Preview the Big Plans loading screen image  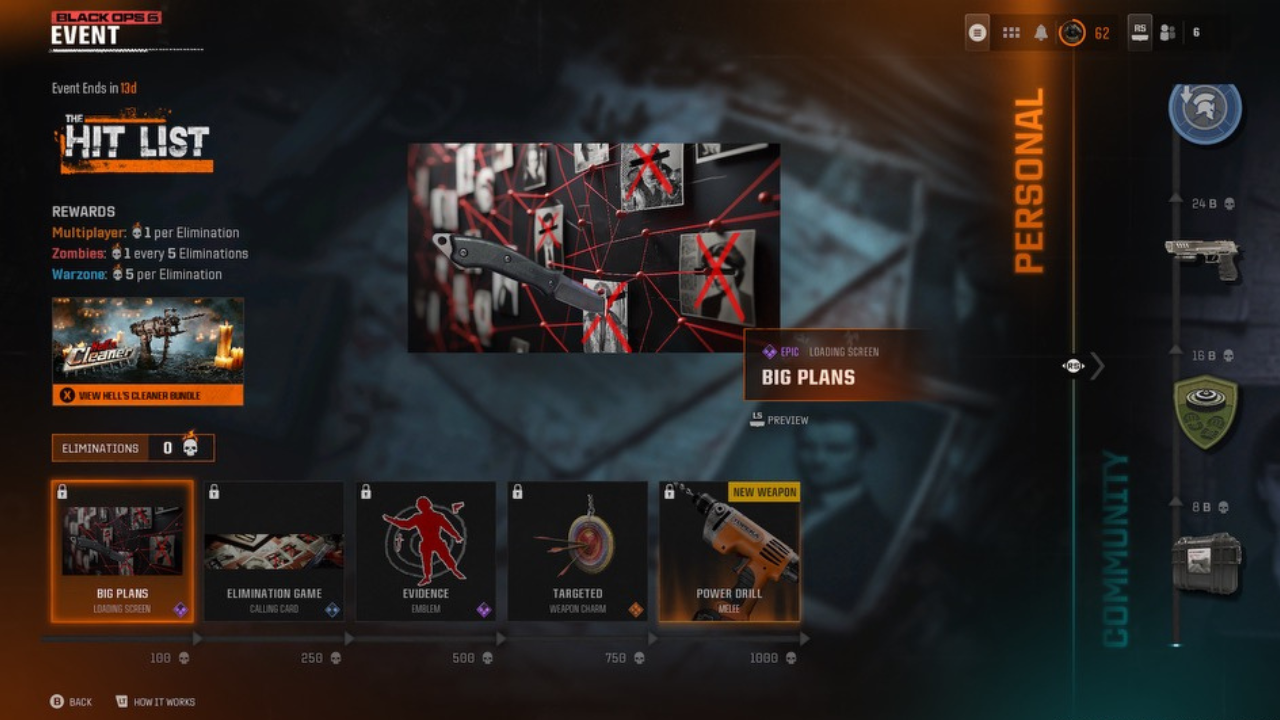779,420
